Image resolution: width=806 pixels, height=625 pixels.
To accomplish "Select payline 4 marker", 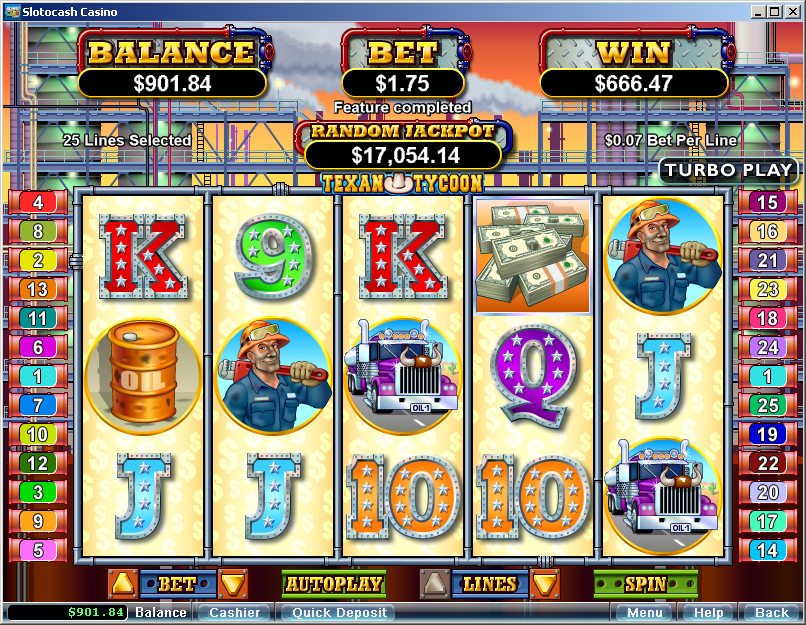I will (x=38, y=202).
